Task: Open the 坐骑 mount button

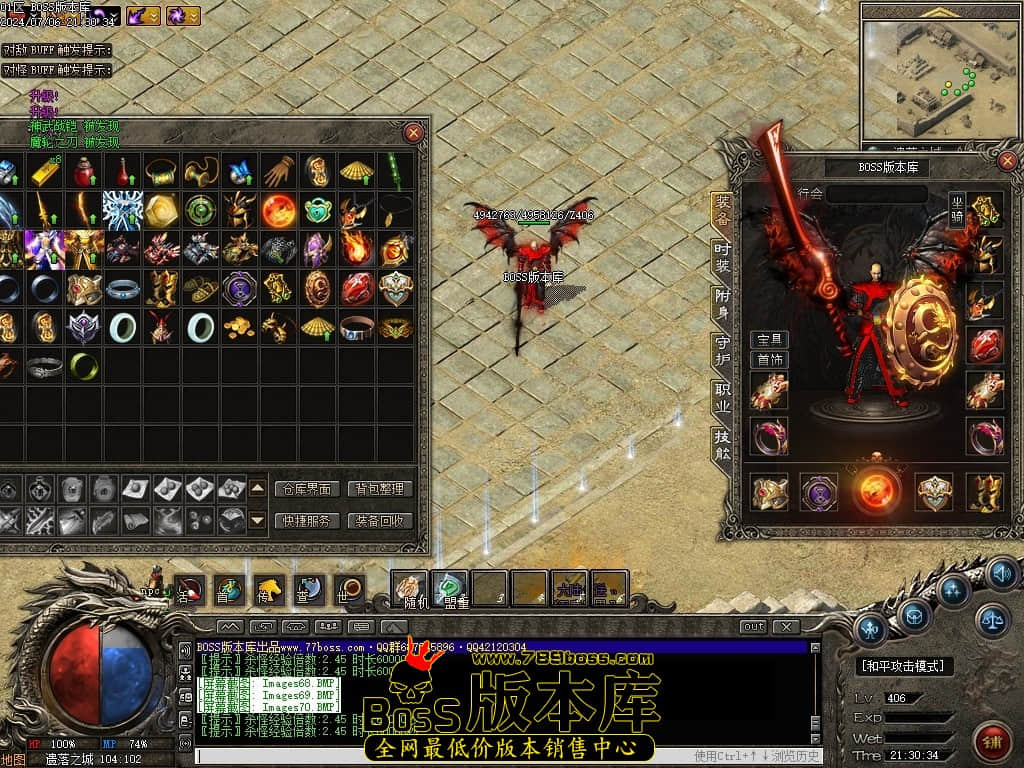Action: 957,210
